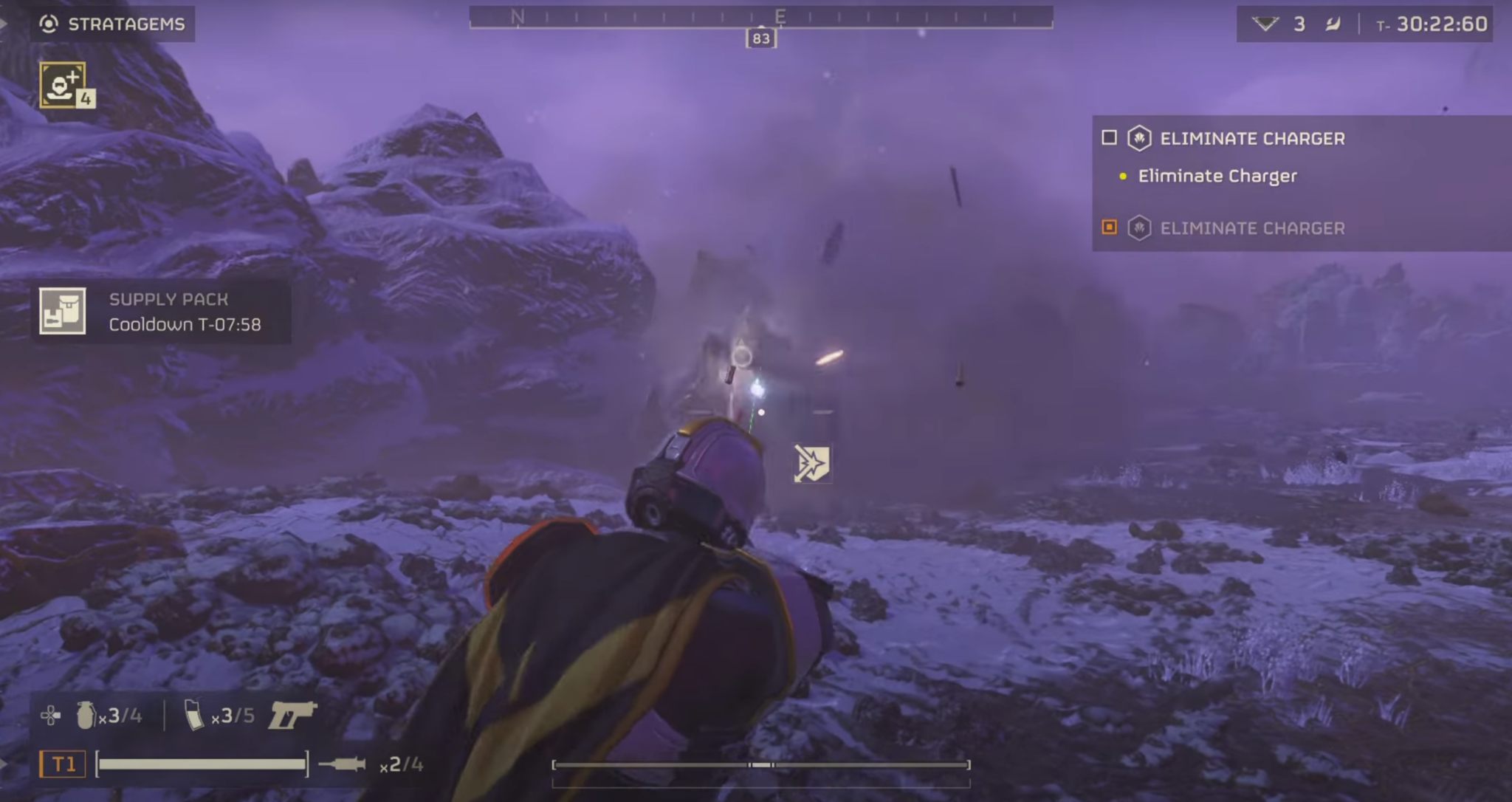
Task: Open the compass heading marker 83
Action: pyautogui.click(x=760, y=38)
